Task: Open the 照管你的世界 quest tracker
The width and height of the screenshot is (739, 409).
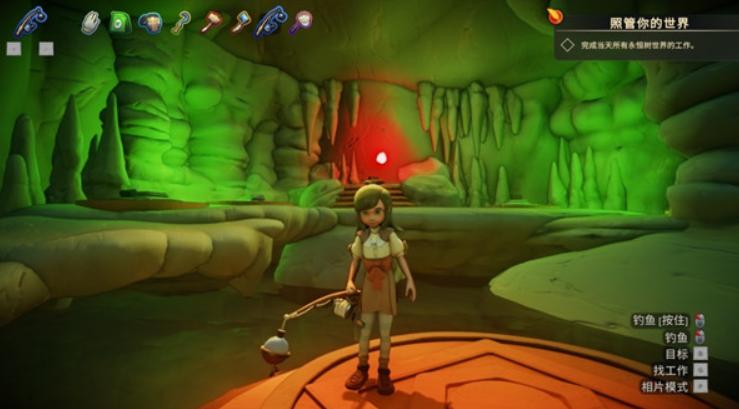Action: (x=649, y=22)
